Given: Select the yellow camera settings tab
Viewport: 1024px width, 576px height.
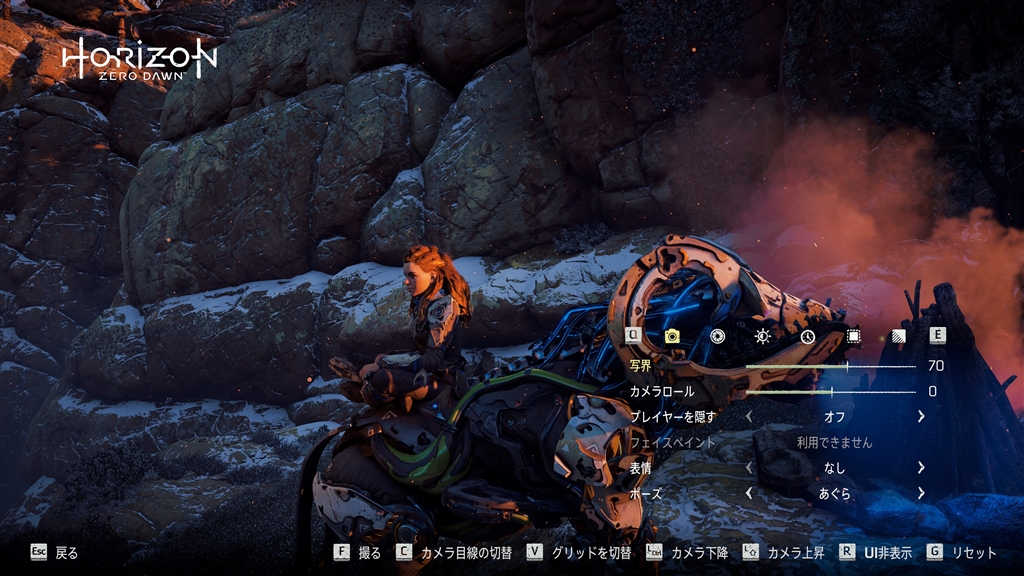Looking at the screenshot, I should click(672, 336).
